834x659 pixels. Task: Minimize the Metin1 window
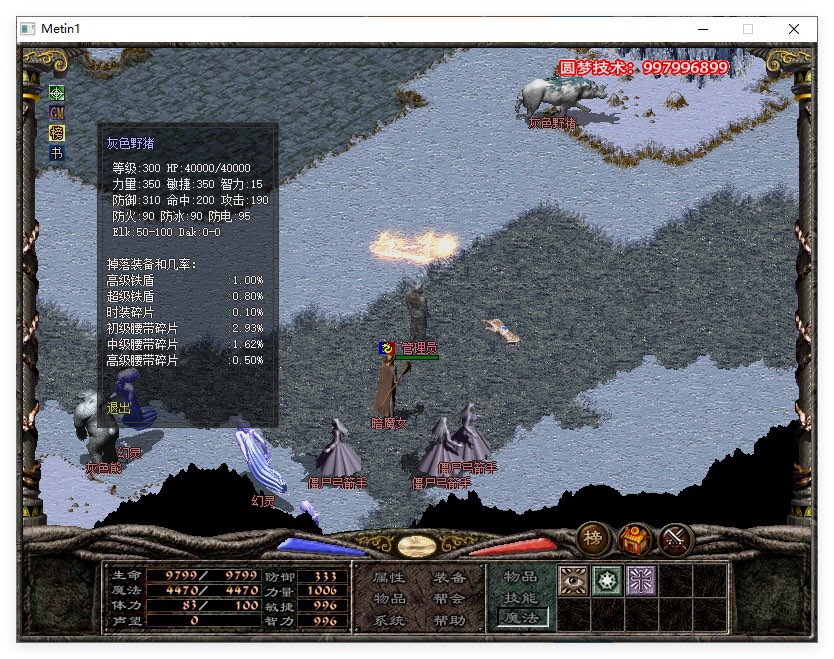[701, 29]
